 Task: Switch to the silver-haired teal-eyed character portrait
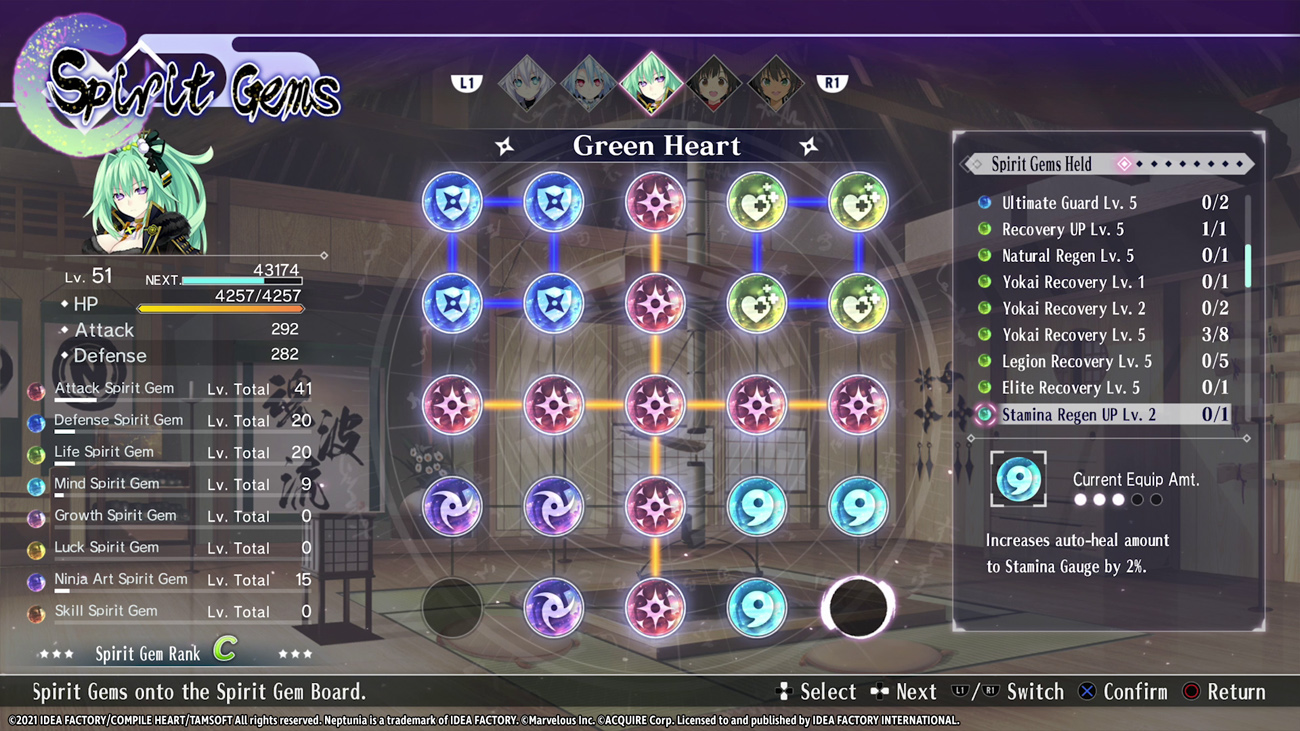click(526, 83)
